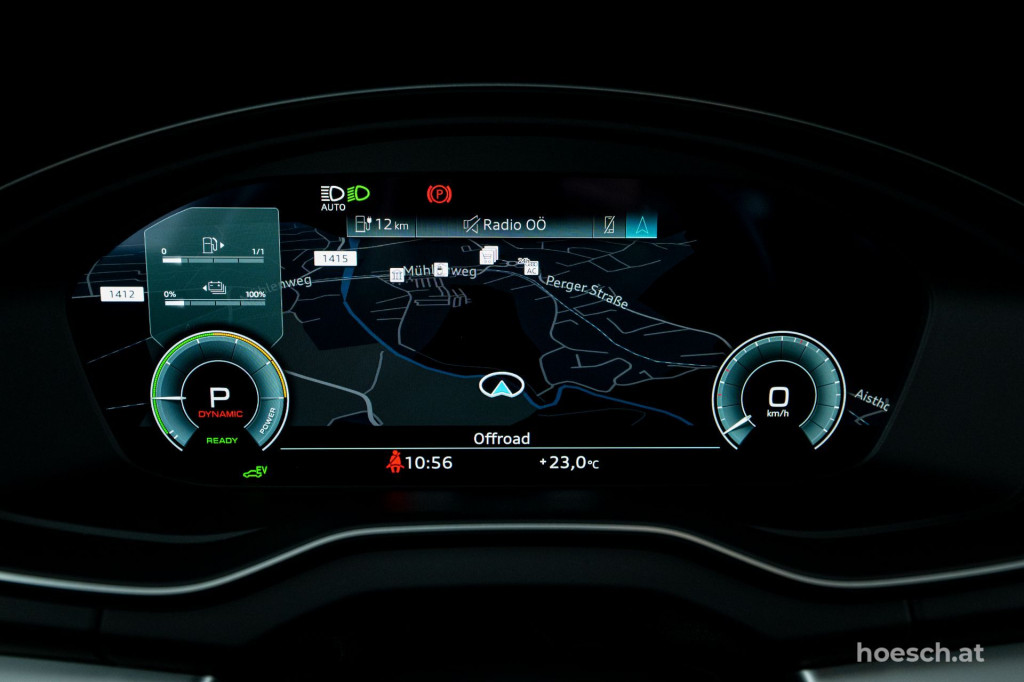This screenshot has height=682, width=1024.
Task: Select the road number 1412 sign
Action: (122, 294)
